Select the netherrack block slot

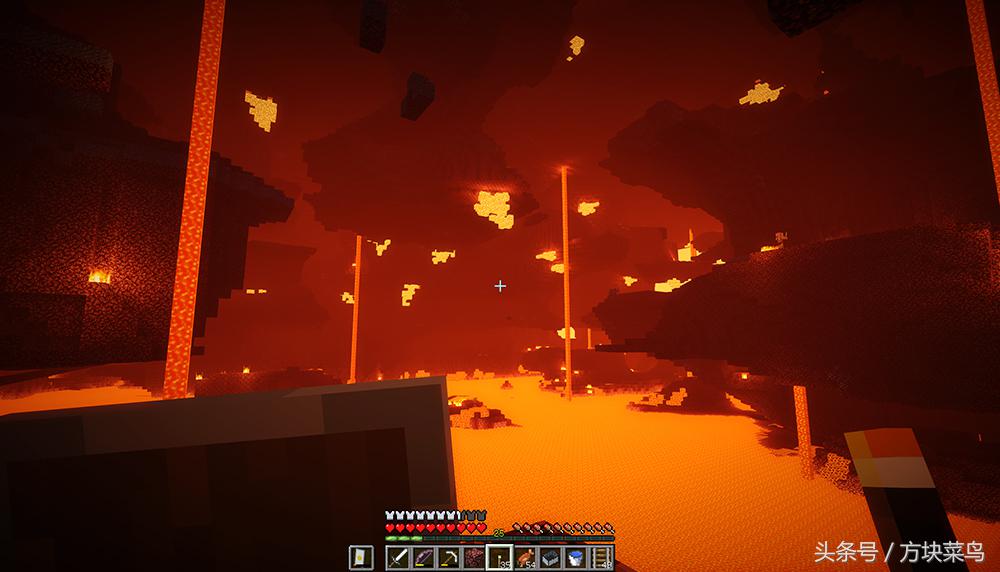click(474, 557)
